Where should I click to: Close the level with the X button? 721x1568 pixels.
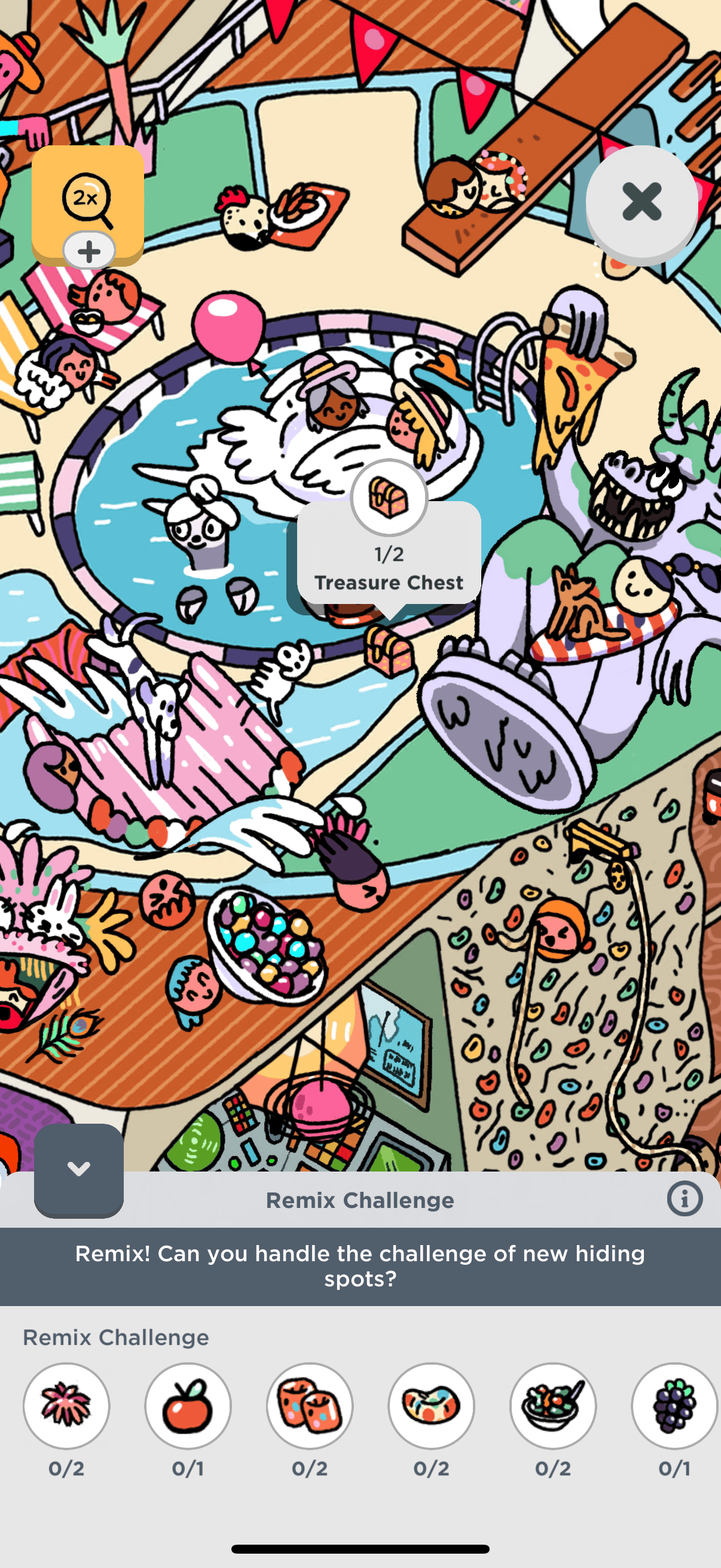click(641, 202)
